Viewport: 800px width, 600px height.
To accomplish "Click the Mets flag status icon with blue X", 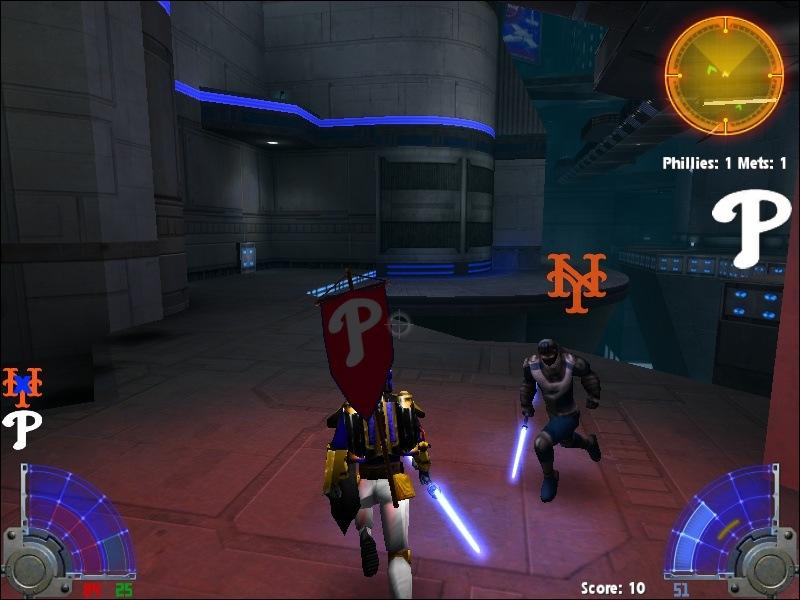I will (x=22, y=382).
